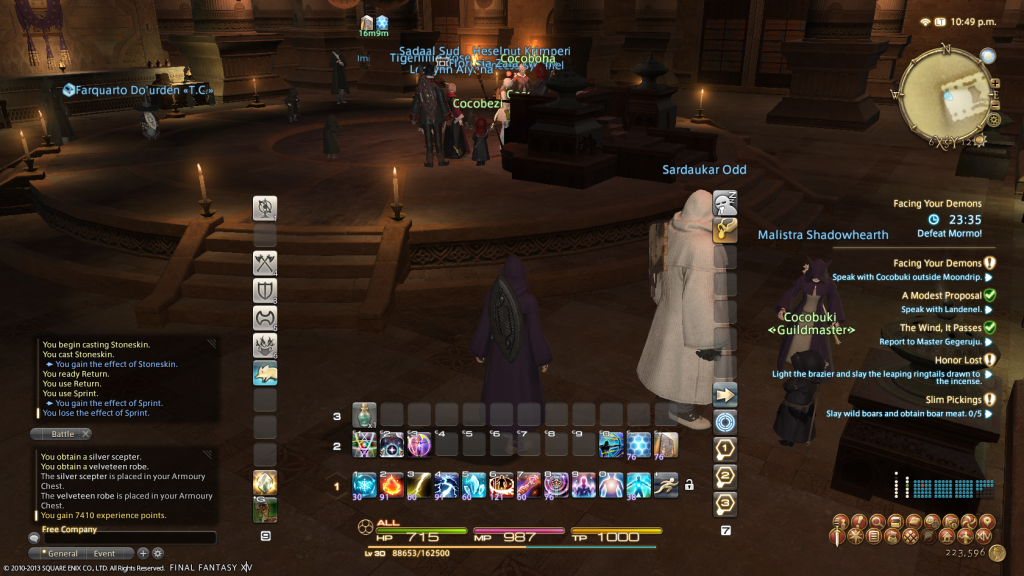
Task: Toggle the hotbar padlock icon
Action: [688, 486]
